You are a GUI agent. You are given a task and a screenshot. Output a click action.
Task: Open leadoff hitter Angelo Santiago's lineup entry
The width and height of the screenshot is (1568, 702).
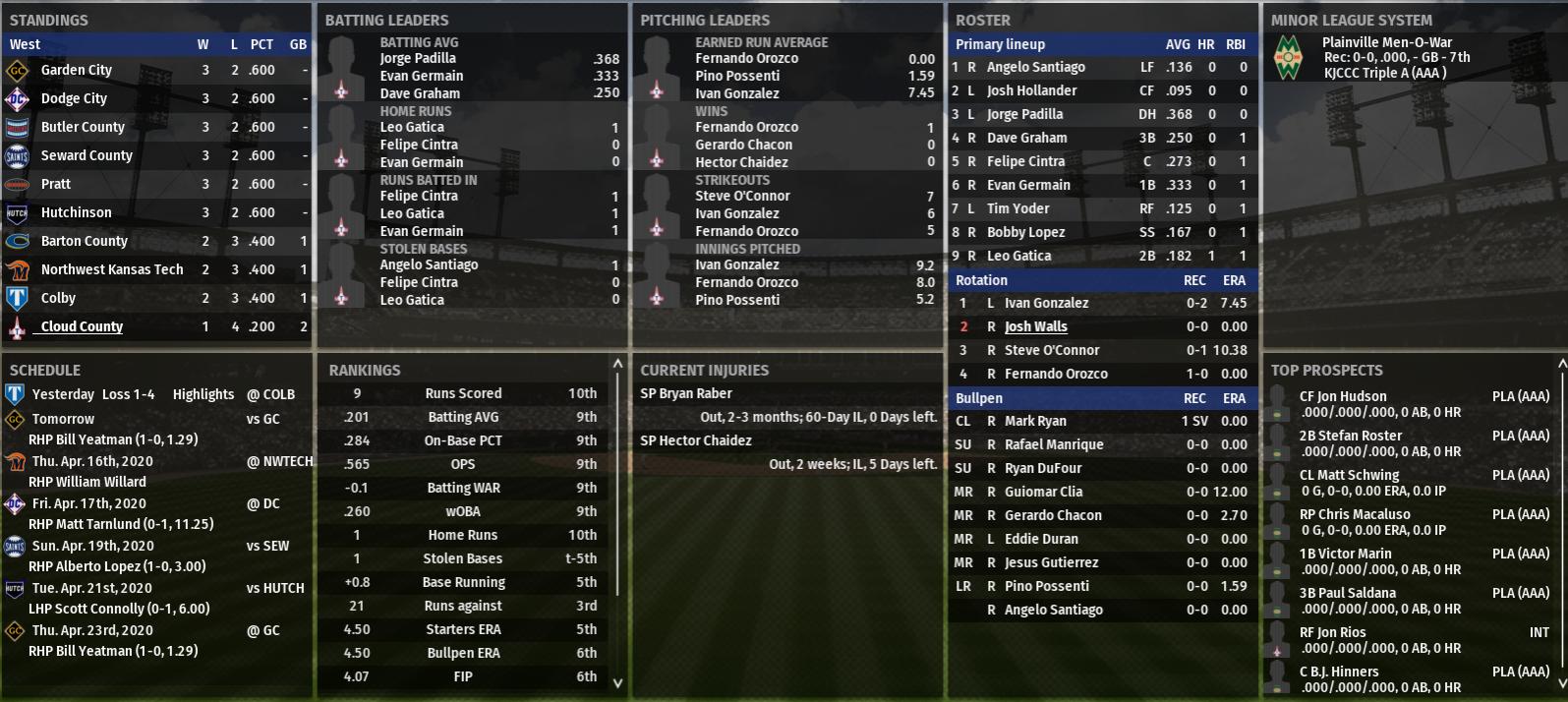[1035, 67]
